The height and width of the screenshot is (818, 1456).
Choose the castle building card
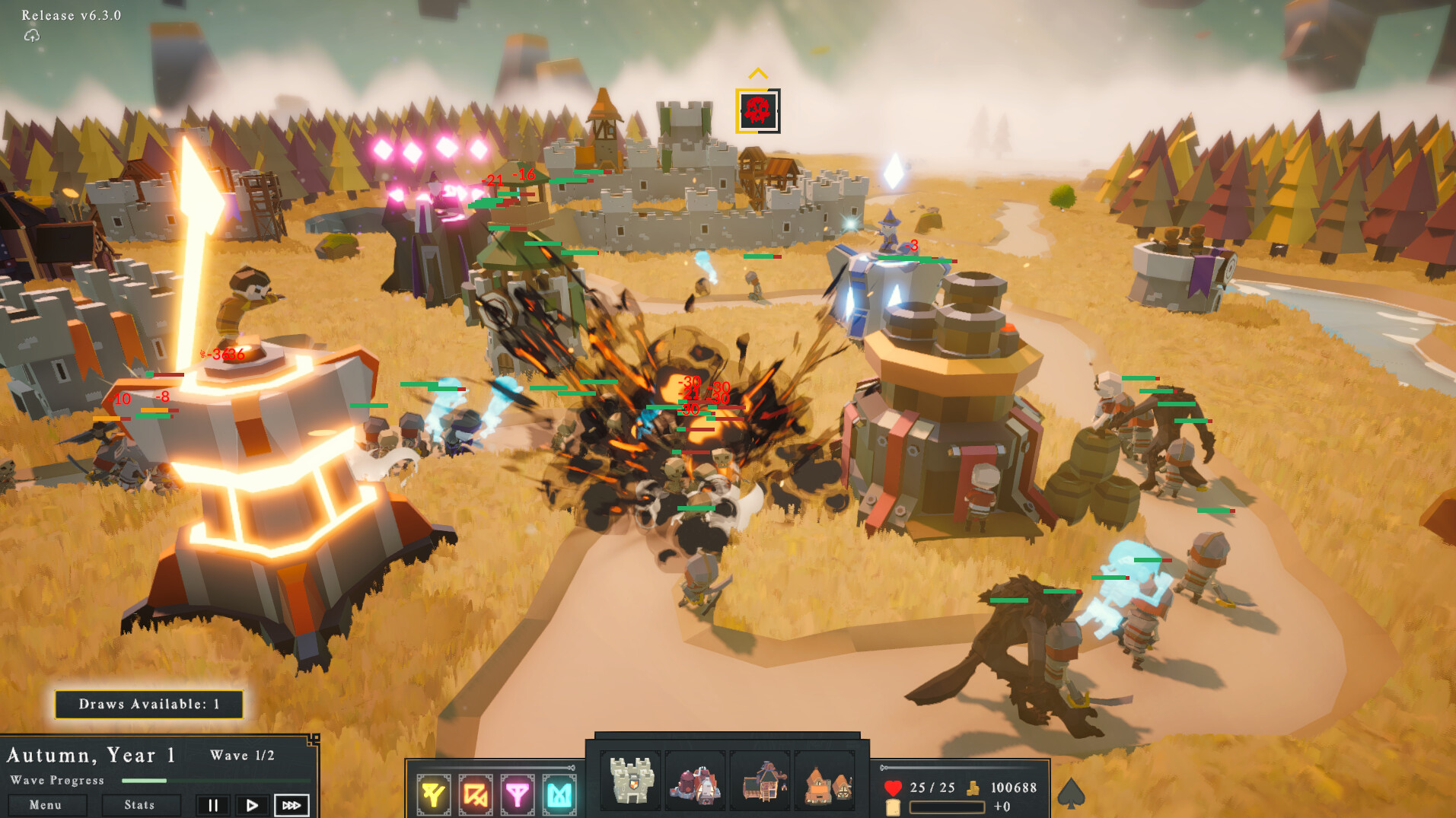coord(629,781)
